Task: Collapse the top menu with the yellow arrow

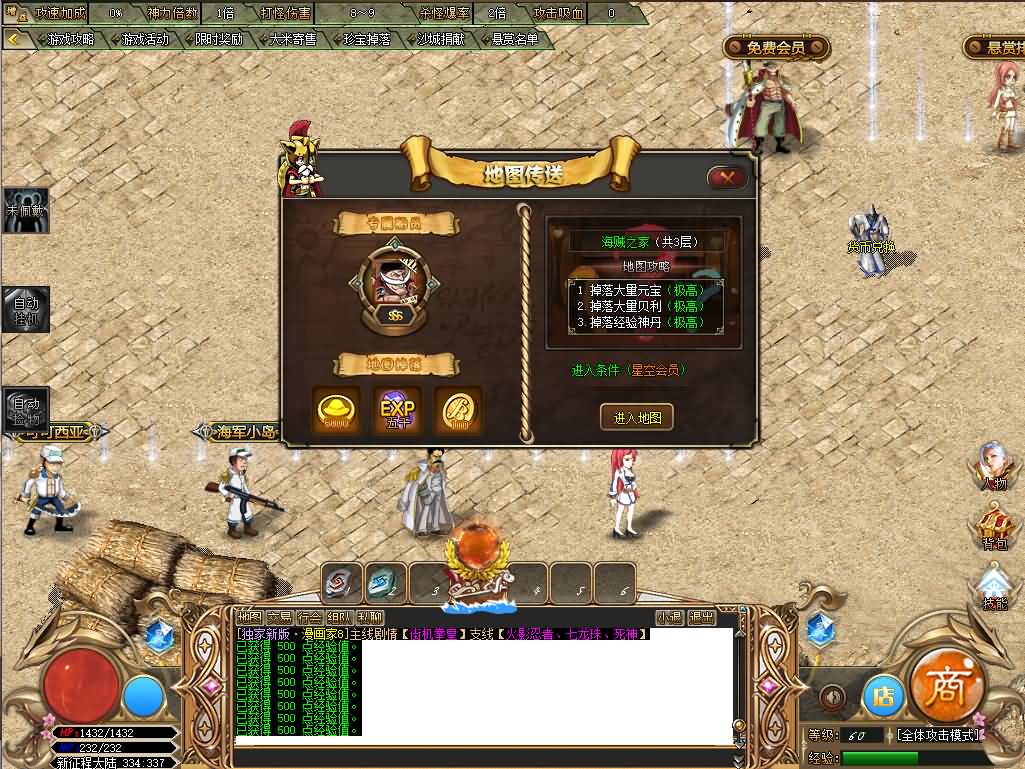Action: tap(15, 40)
